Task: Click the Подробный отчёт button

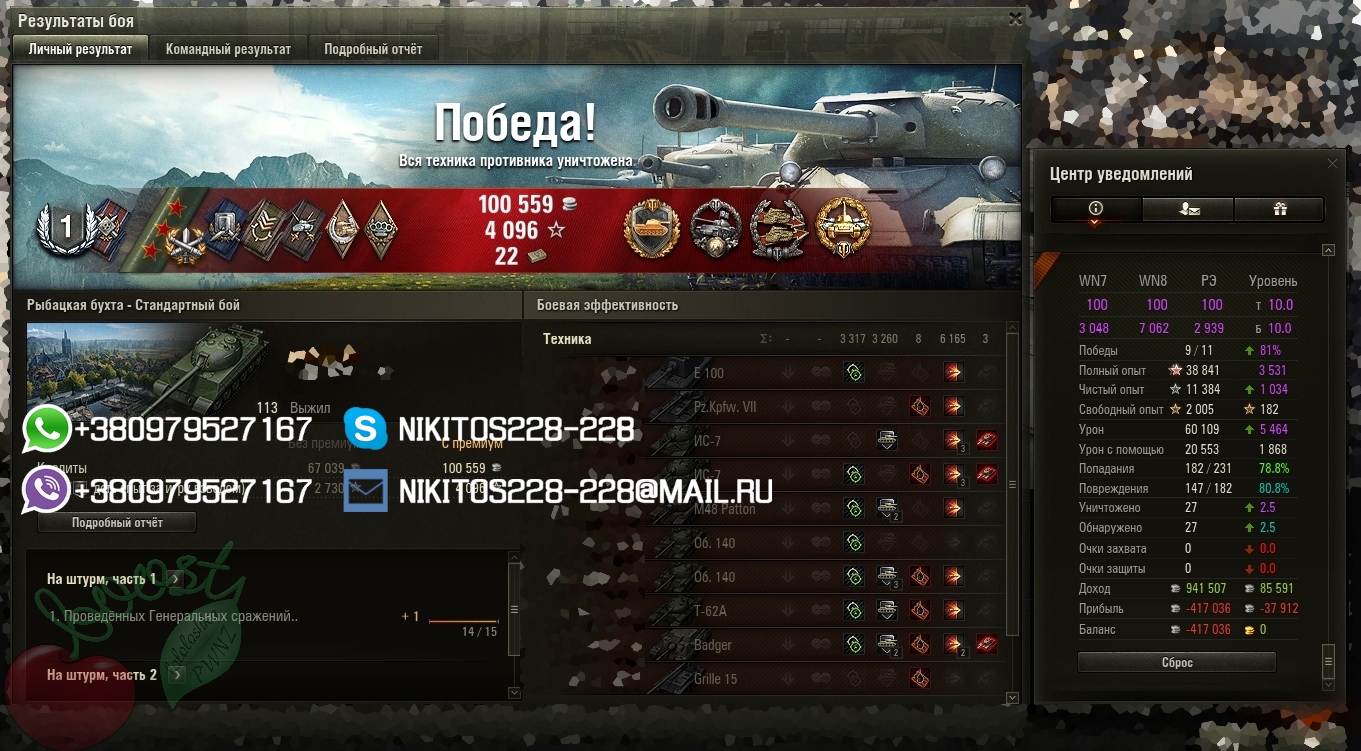Action: [117, 522]
